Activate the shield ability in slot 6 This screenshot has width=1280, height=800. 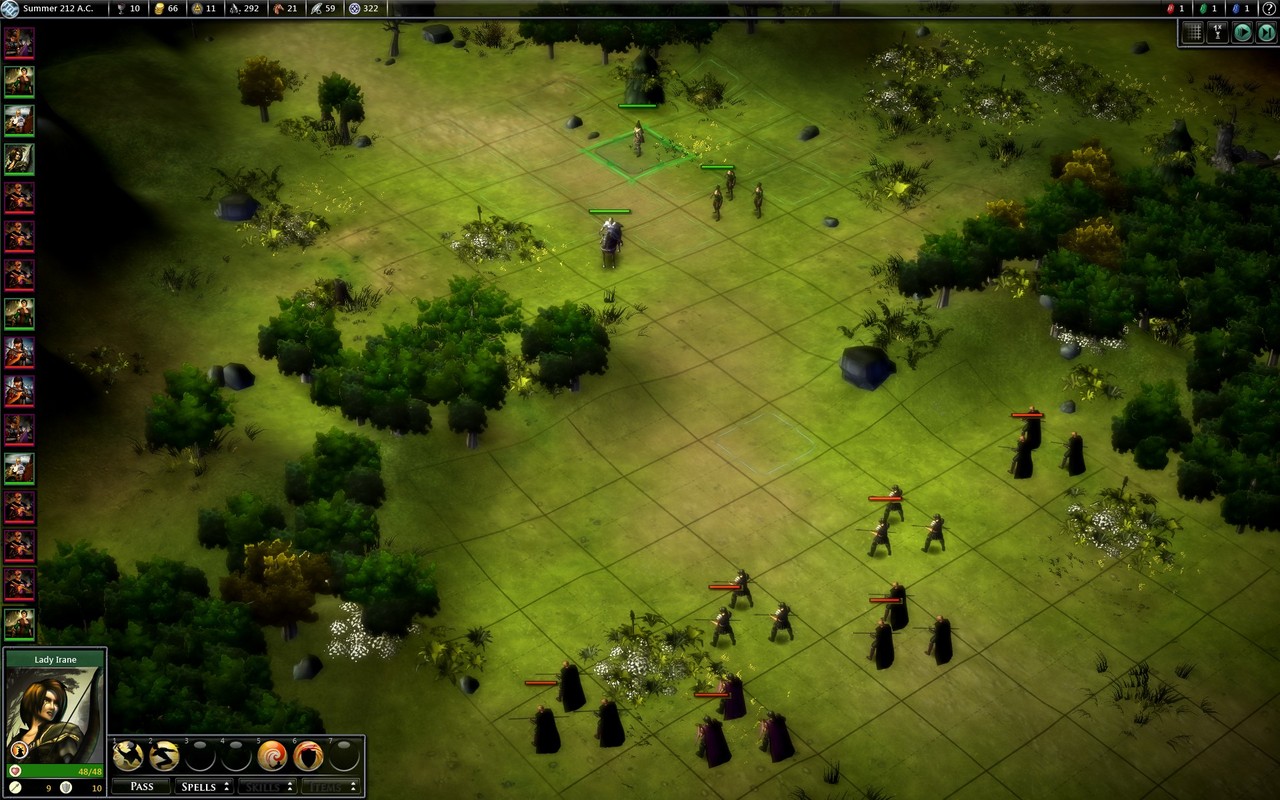tap(308, 756)
